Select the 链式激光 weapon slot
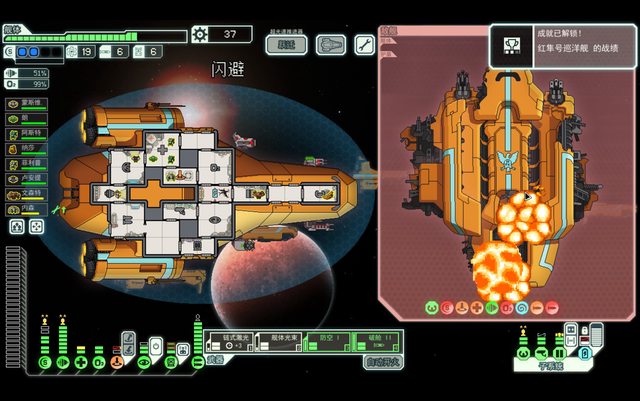 pyautogui.click(x=231, y=342)
